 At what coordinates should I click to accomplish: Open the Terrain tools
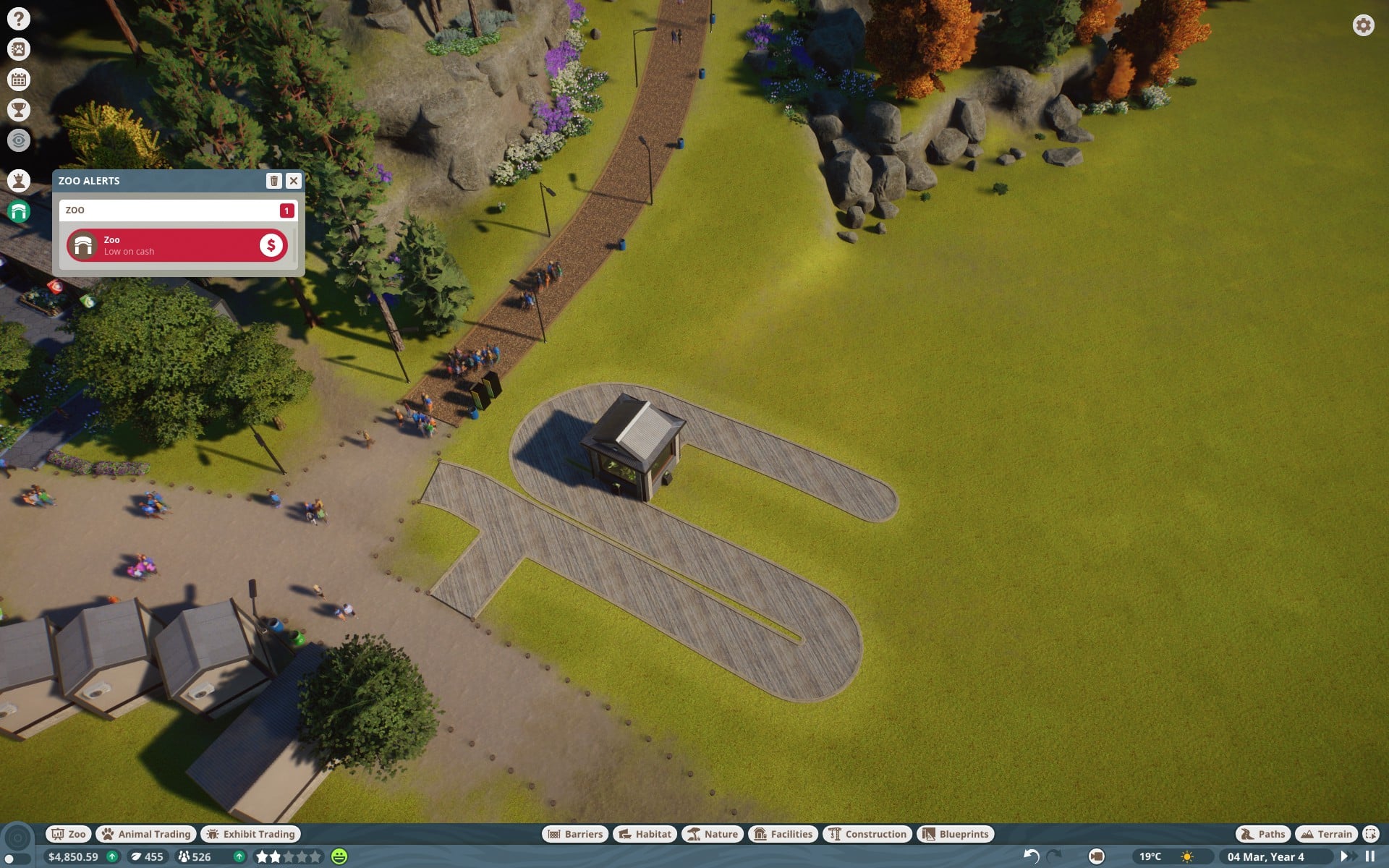(x=1326, y=834)
